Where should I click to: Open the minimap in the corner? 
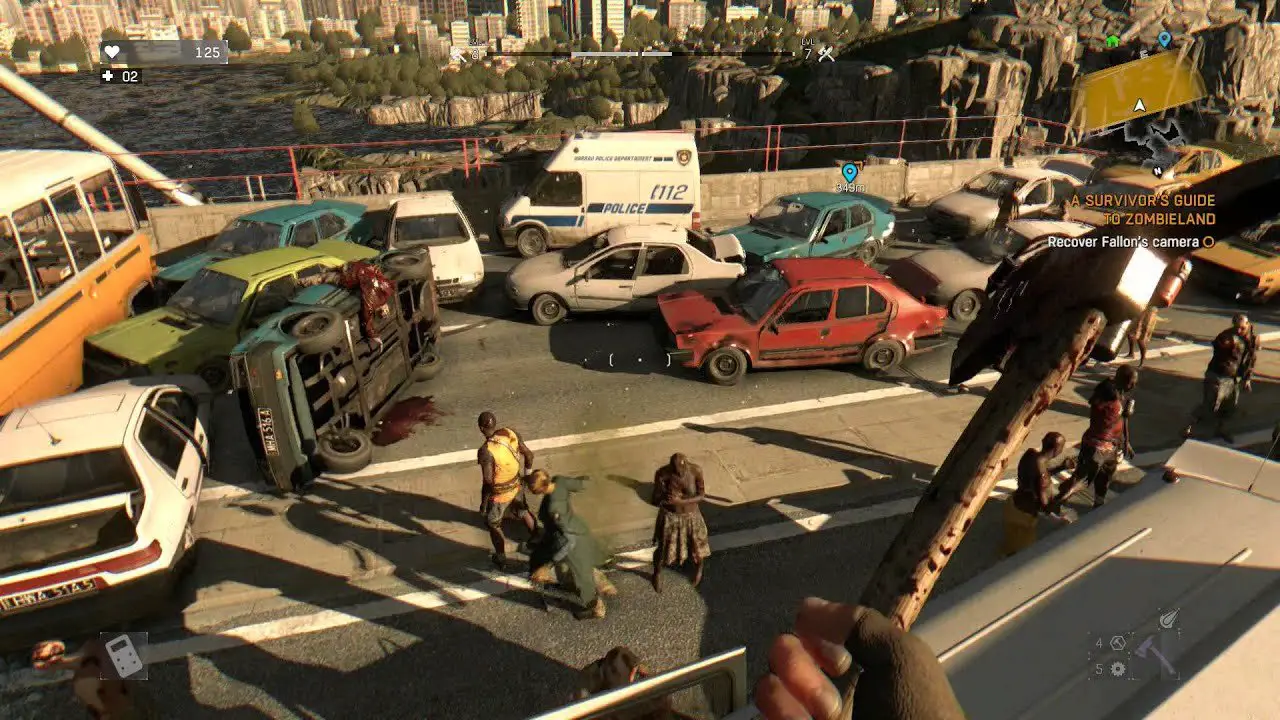pos(1140,98)
